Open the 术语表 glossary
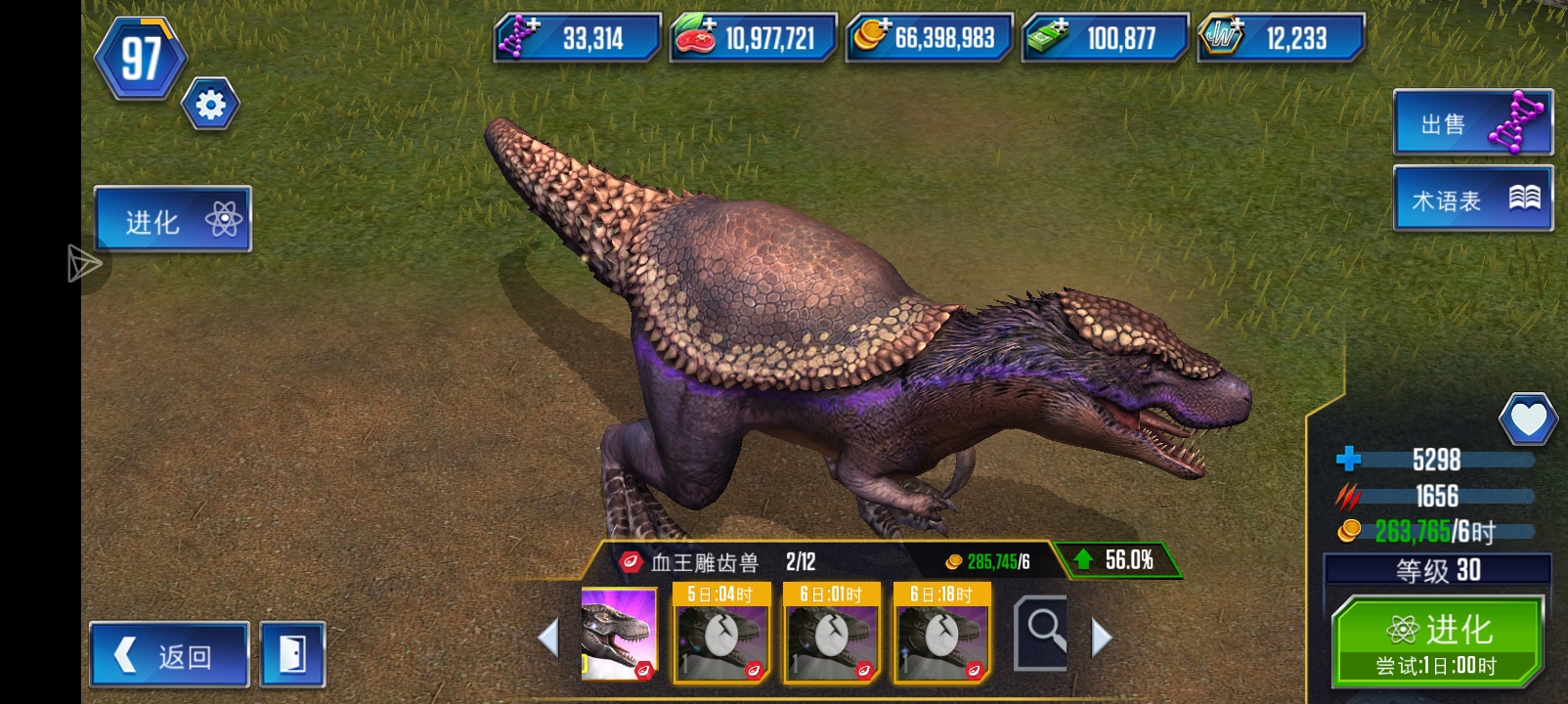This screenshot has width=1568, height=704. 1471,199
